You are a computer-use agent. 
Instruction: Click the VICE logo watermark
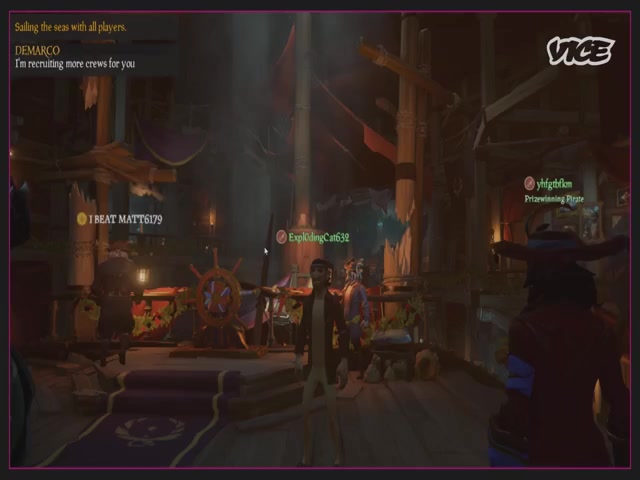[580, 51]
